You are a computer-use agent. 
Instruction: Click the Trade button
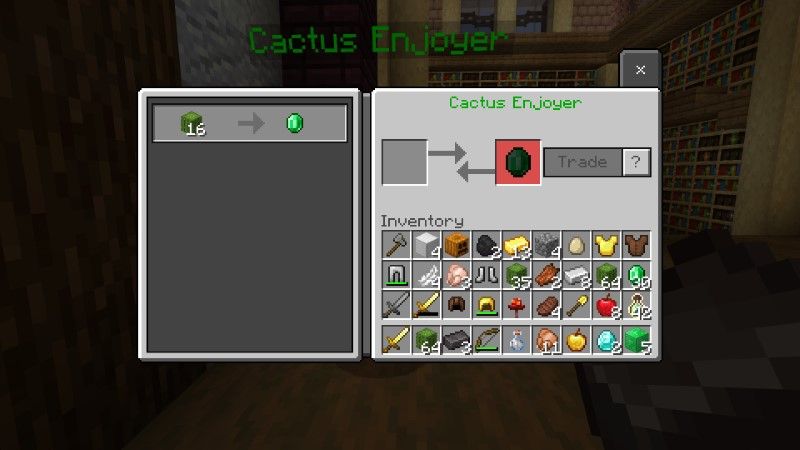pyautogui.click(x=583, y=162)
